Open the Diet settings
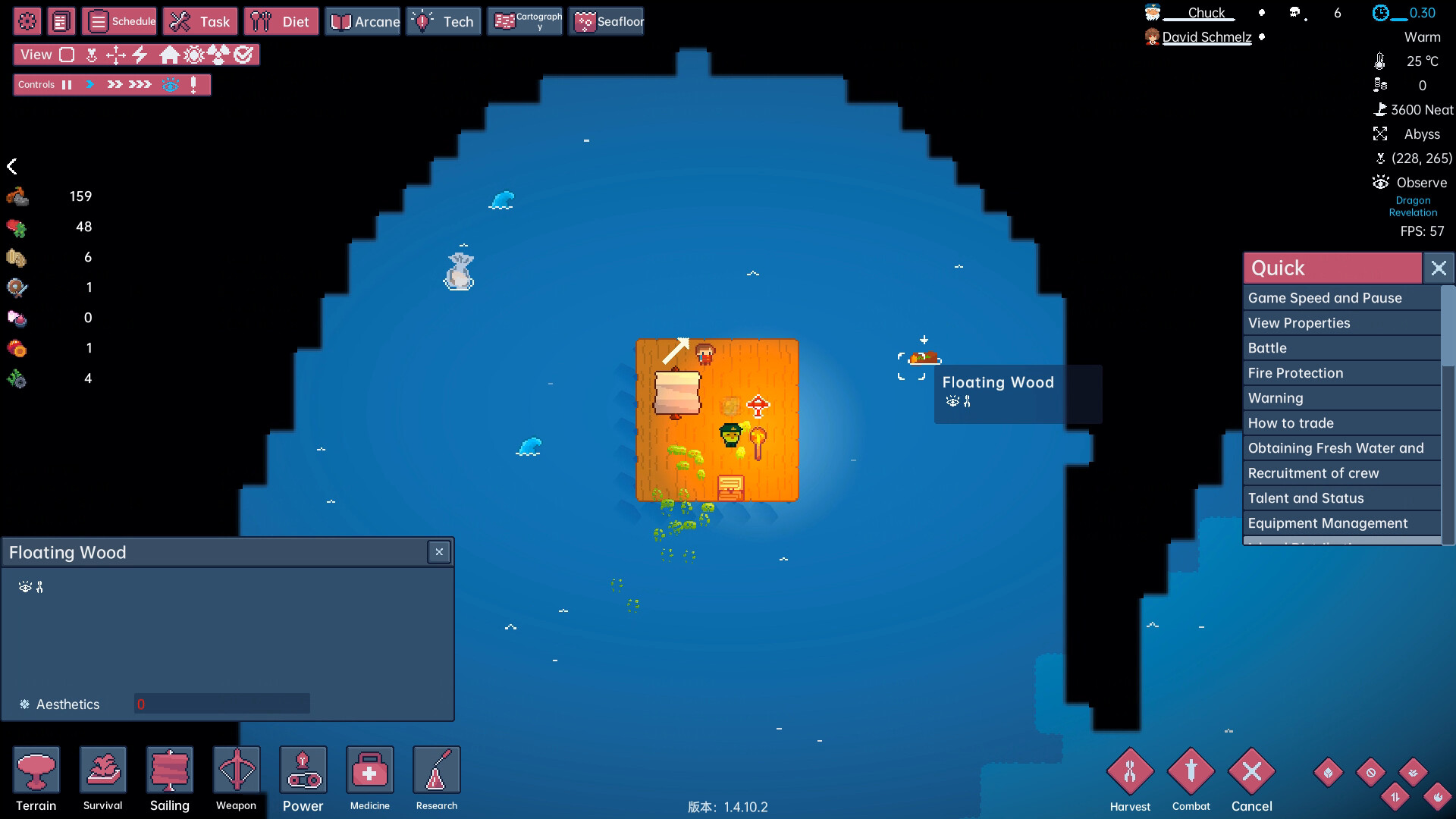This screenshot has width=1456, height=819. click(281, 21)
